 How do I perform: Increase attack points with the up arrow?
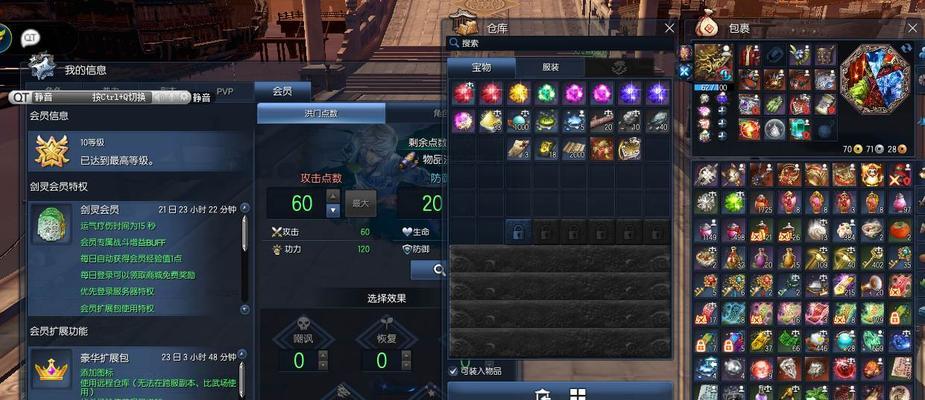coord(333,197)
